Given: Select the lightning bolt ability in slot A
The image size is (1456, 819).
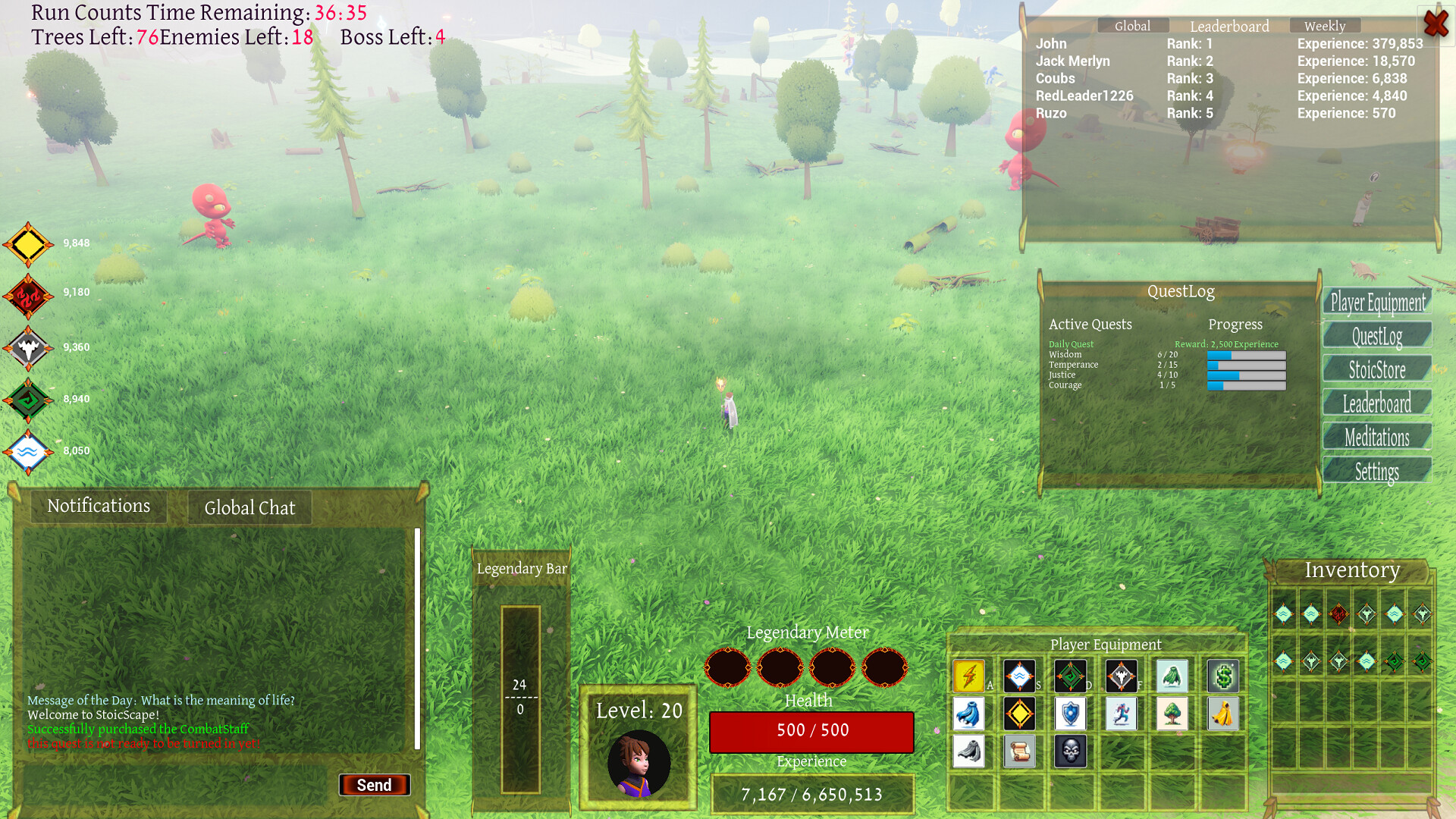Looking at the screenshot, I should click(x=968, y=676).
